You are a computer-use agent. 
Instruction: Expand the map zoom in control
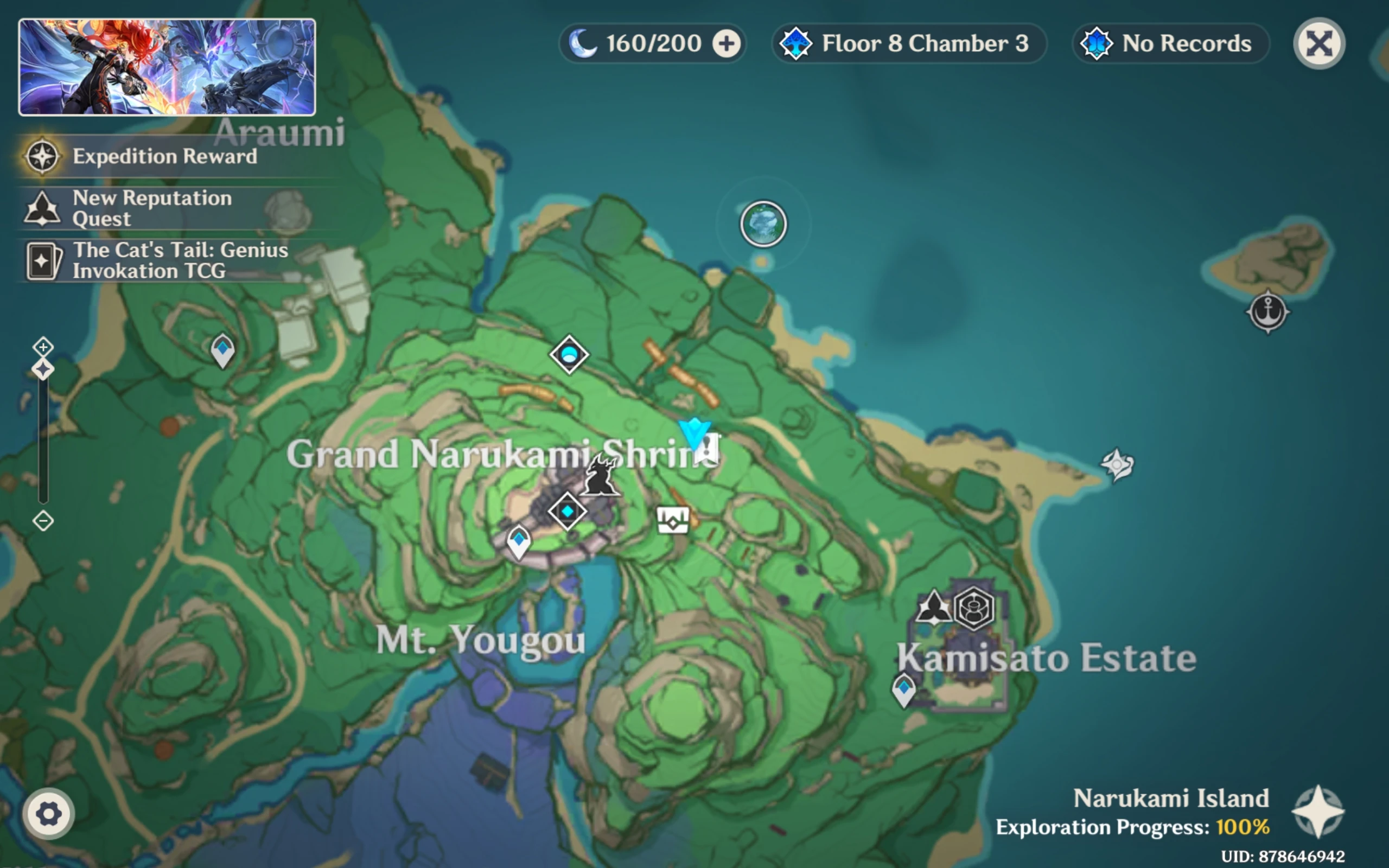coord(42,347)
